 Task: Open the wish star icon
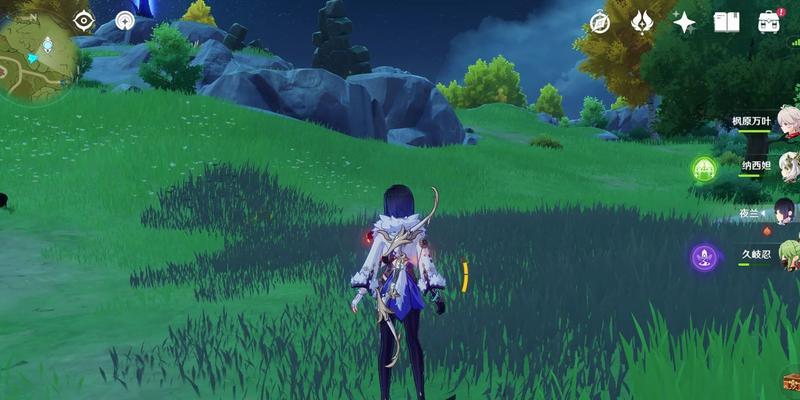(x=684, y=22)
